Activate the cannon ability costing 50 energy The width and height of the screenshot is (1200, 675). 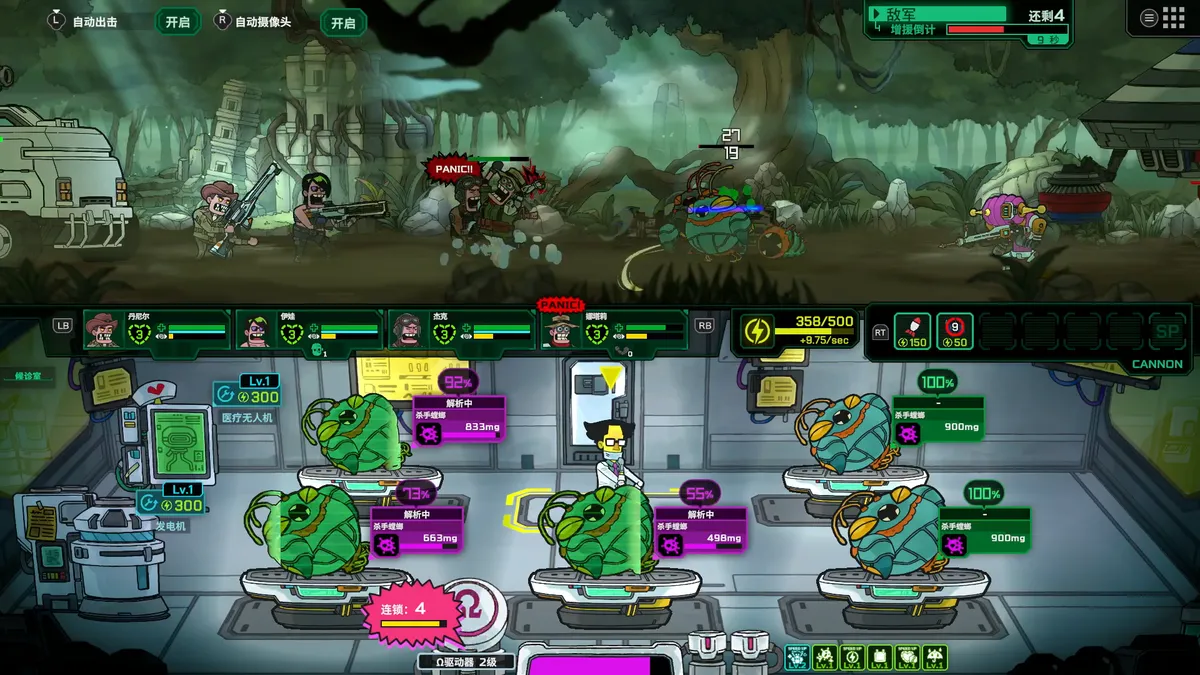click(954, 331)
